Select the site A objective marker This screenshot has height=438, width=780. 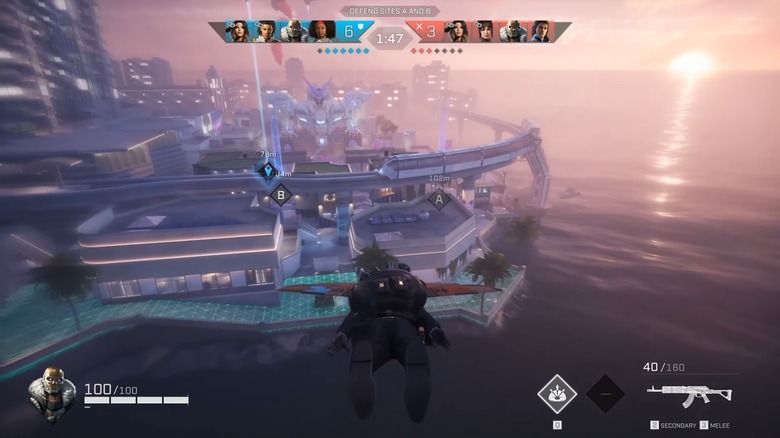pos(438,198)
